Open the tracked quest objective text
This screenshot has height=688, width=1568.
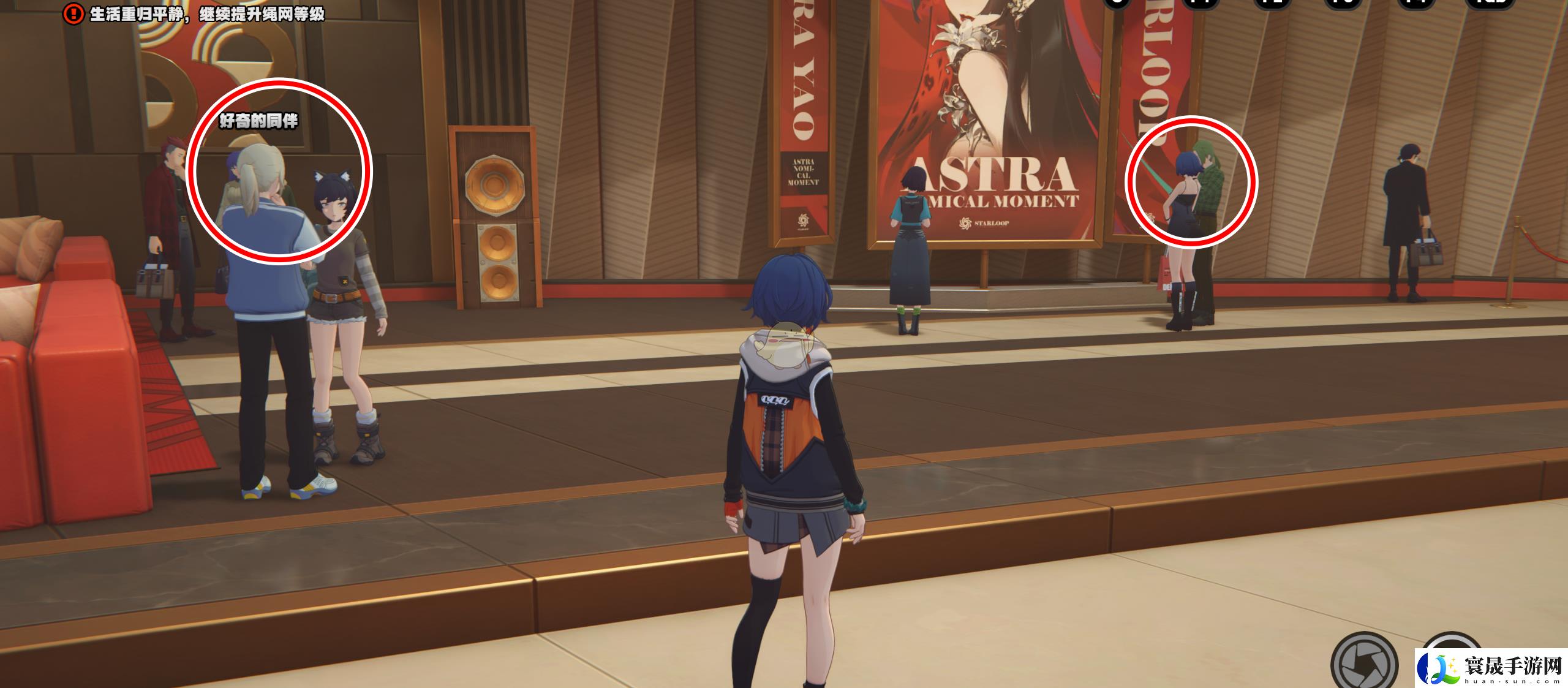[207, 14]
